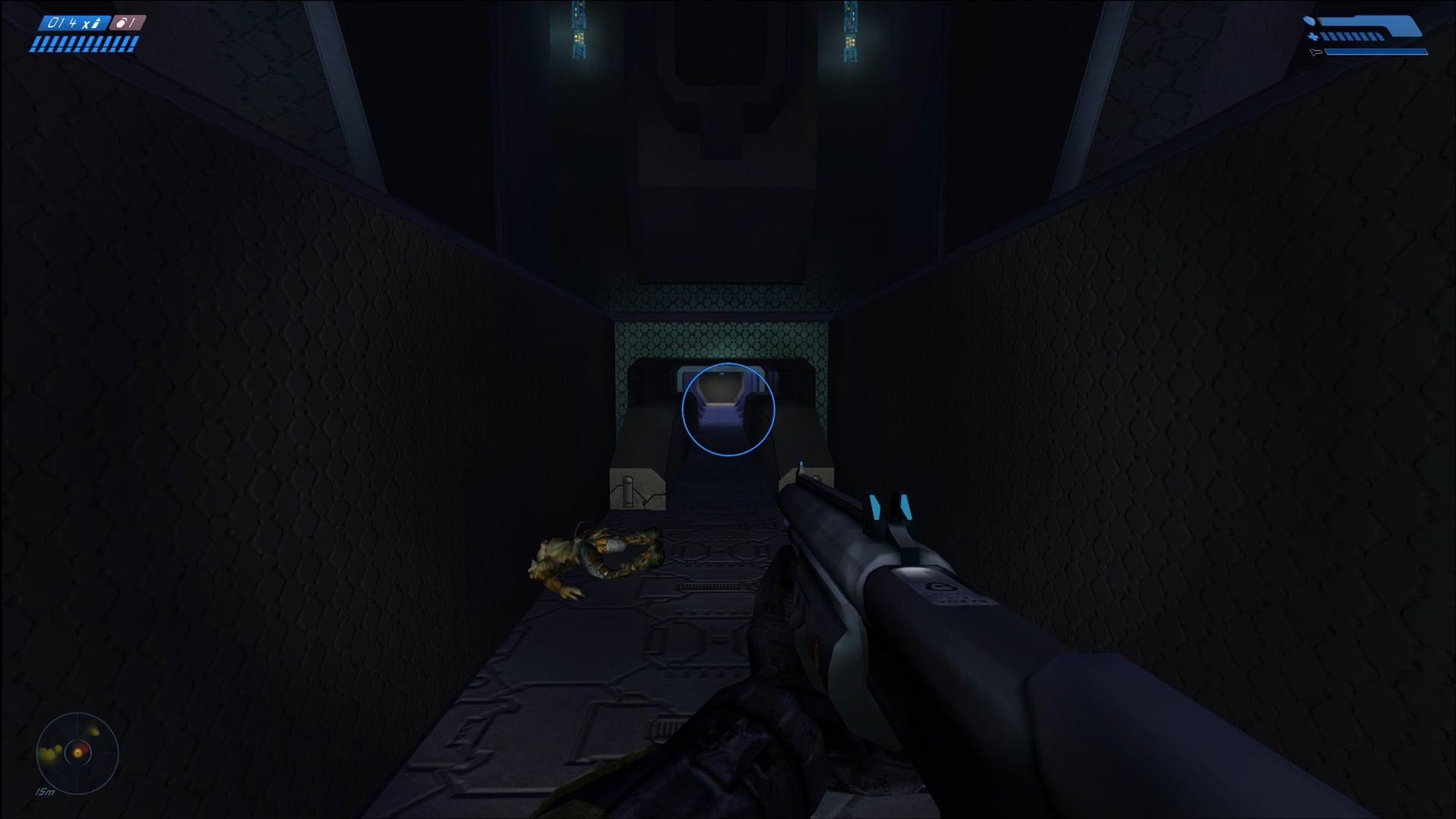The width and height of the screenshot is (1456, 819).
Task: Select the plasma grenade count icon
Action: [x=120, y=24]
